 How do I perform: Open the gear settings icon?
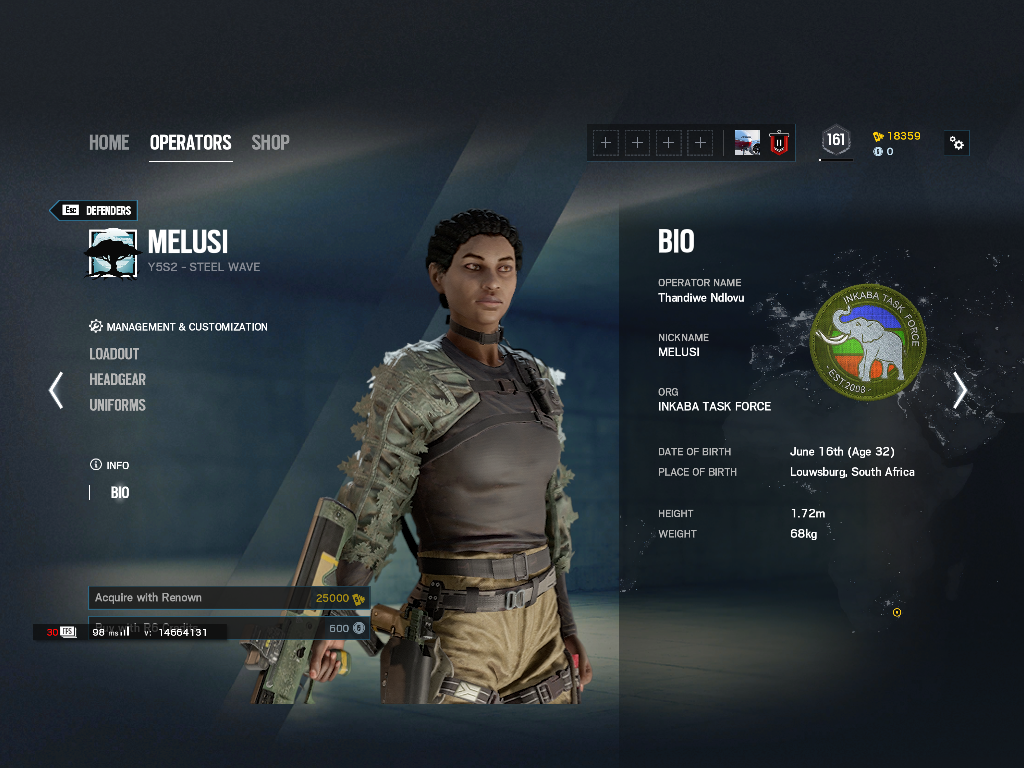(x=957, y=143)
